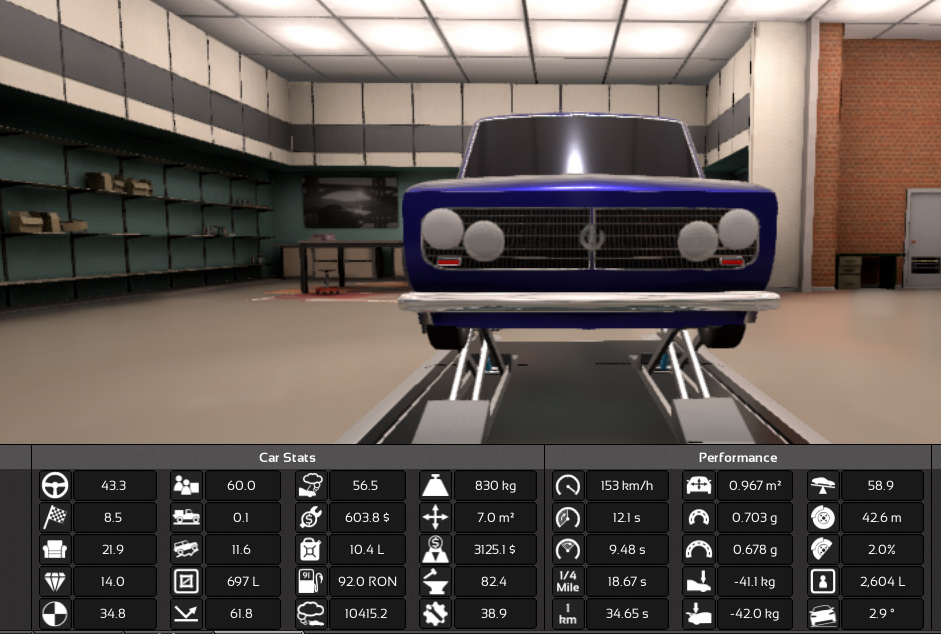This screenshot has width=941, height=634.
Task: Select the fuel pump octane icon
Action: point(311,582)
